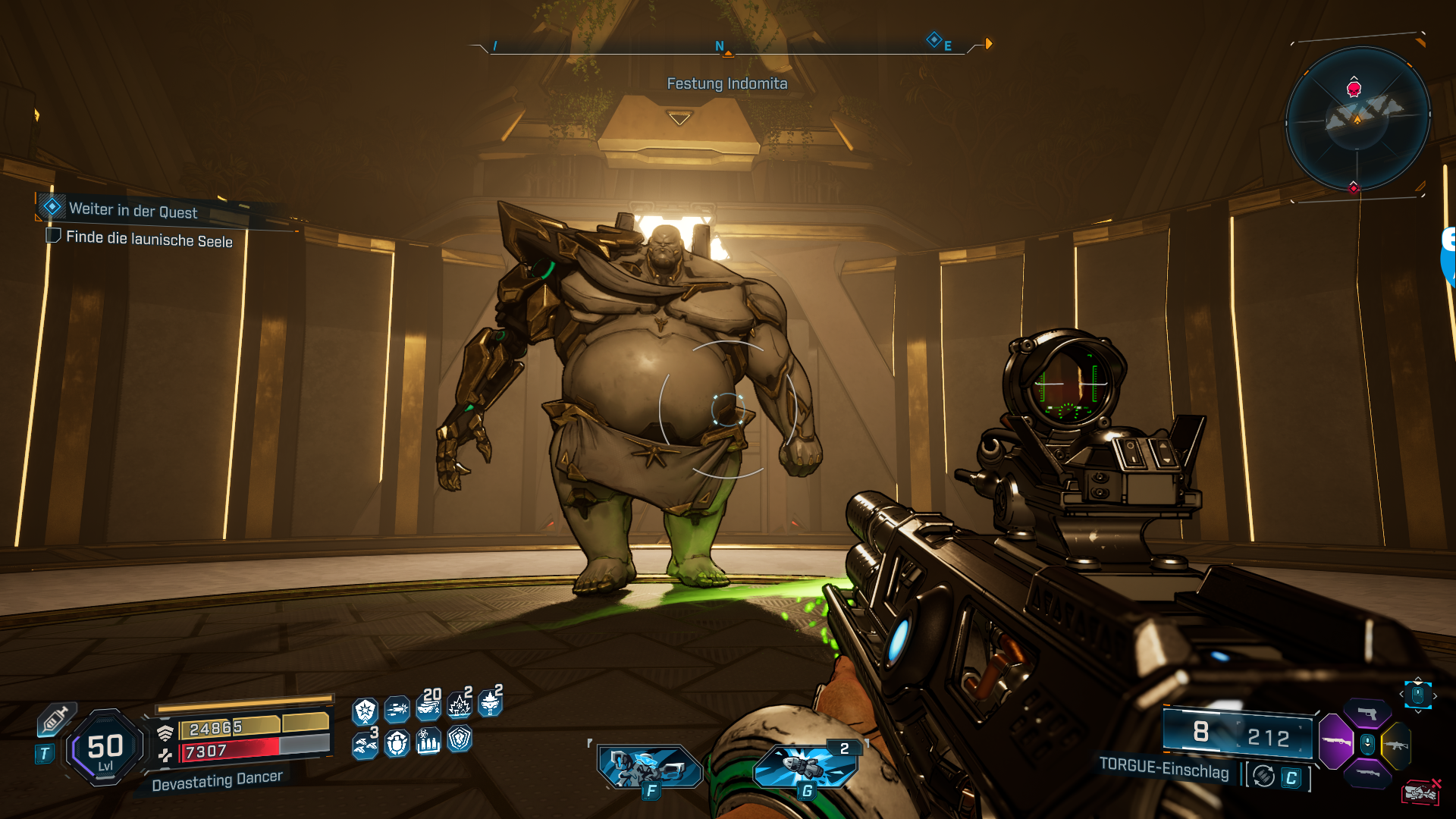The height and width of the screenshot is (819, 1456).
Task: Switch to the yellow assault rifle slot
Action: (x=1396, y=745)
